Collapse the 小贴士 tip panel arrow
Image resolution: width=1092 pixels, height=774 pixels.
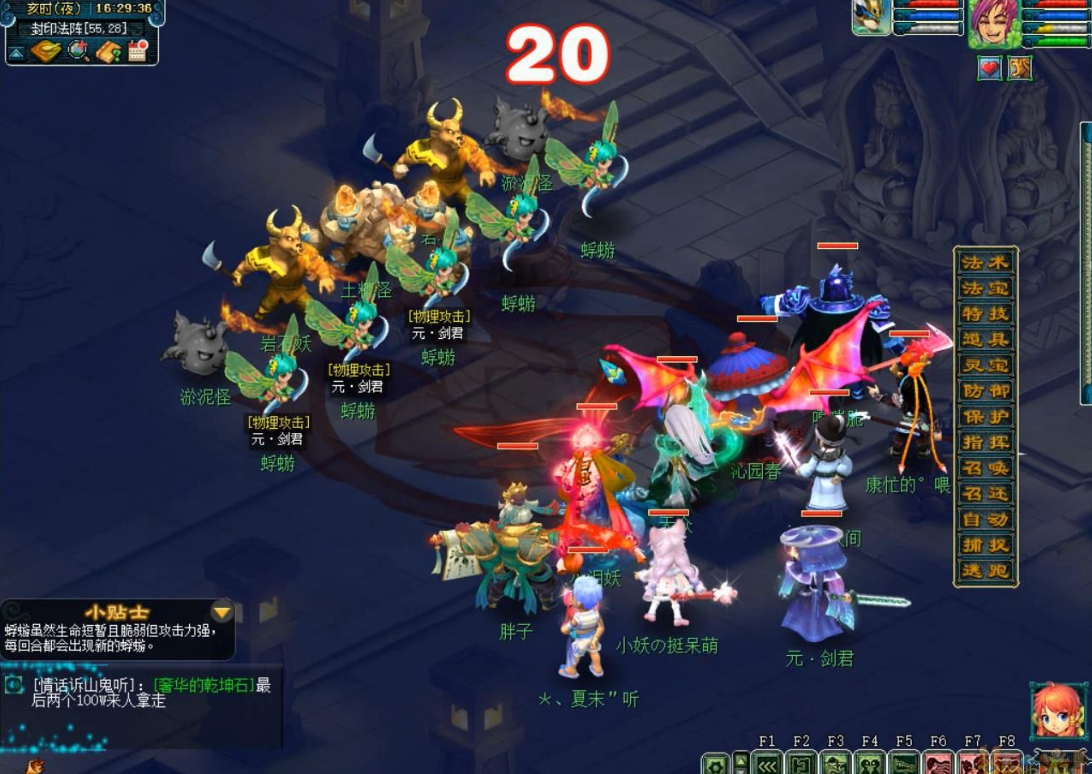[x=221, y=612]
